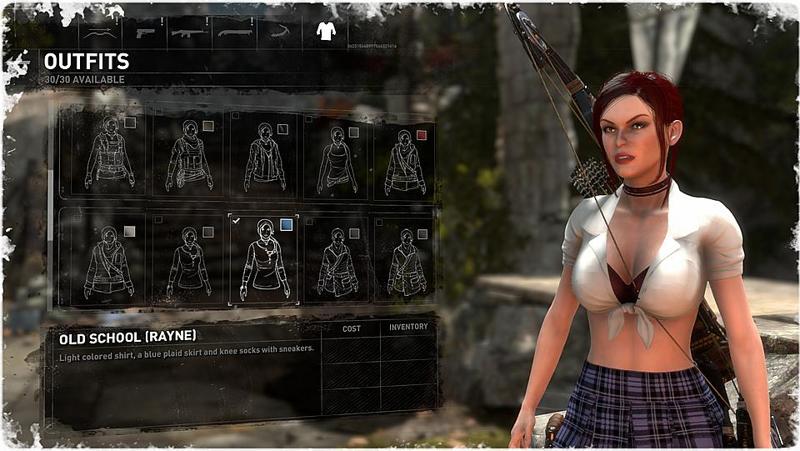Open the shirt outfits tab

(x=325, y=31)
